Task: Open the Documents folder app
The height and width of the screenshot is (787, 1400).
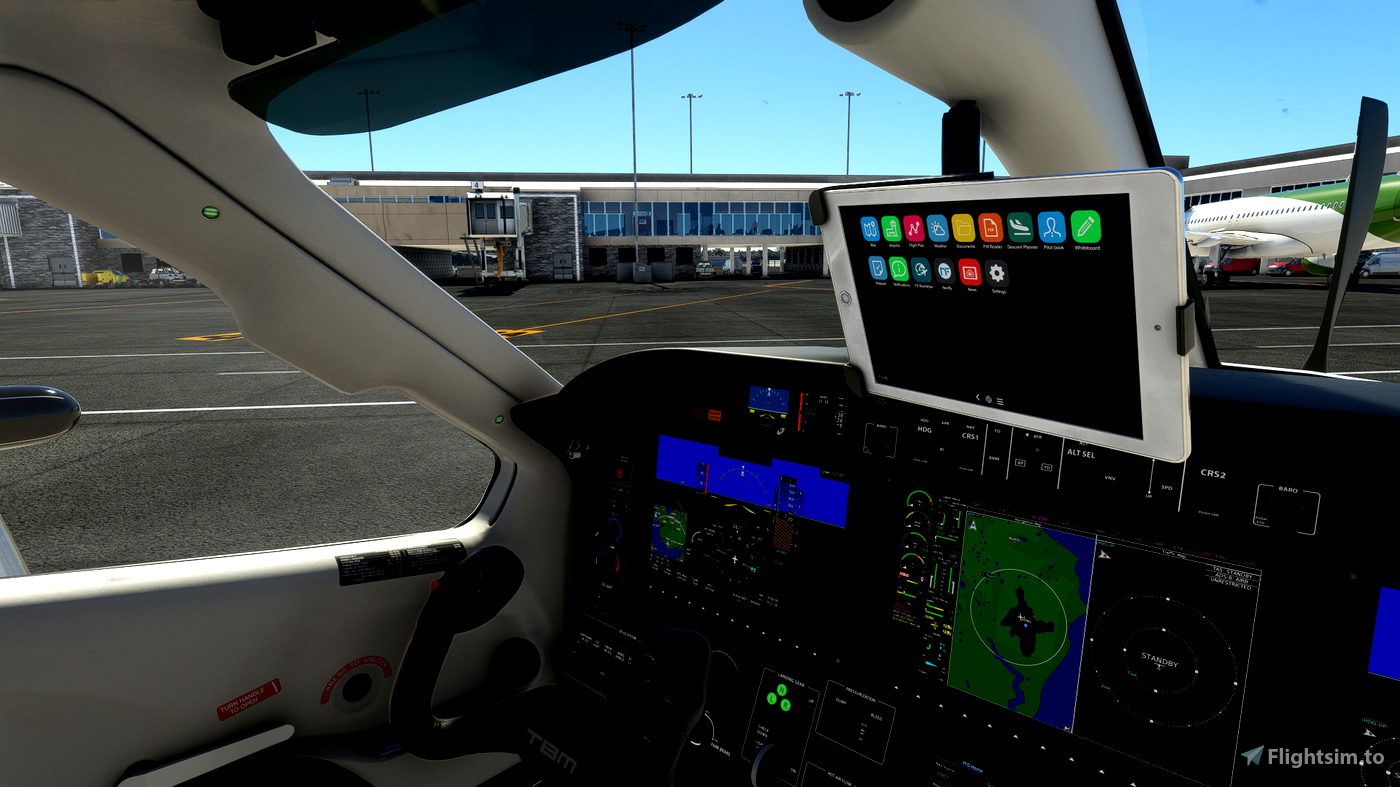Action: point(964,230)
